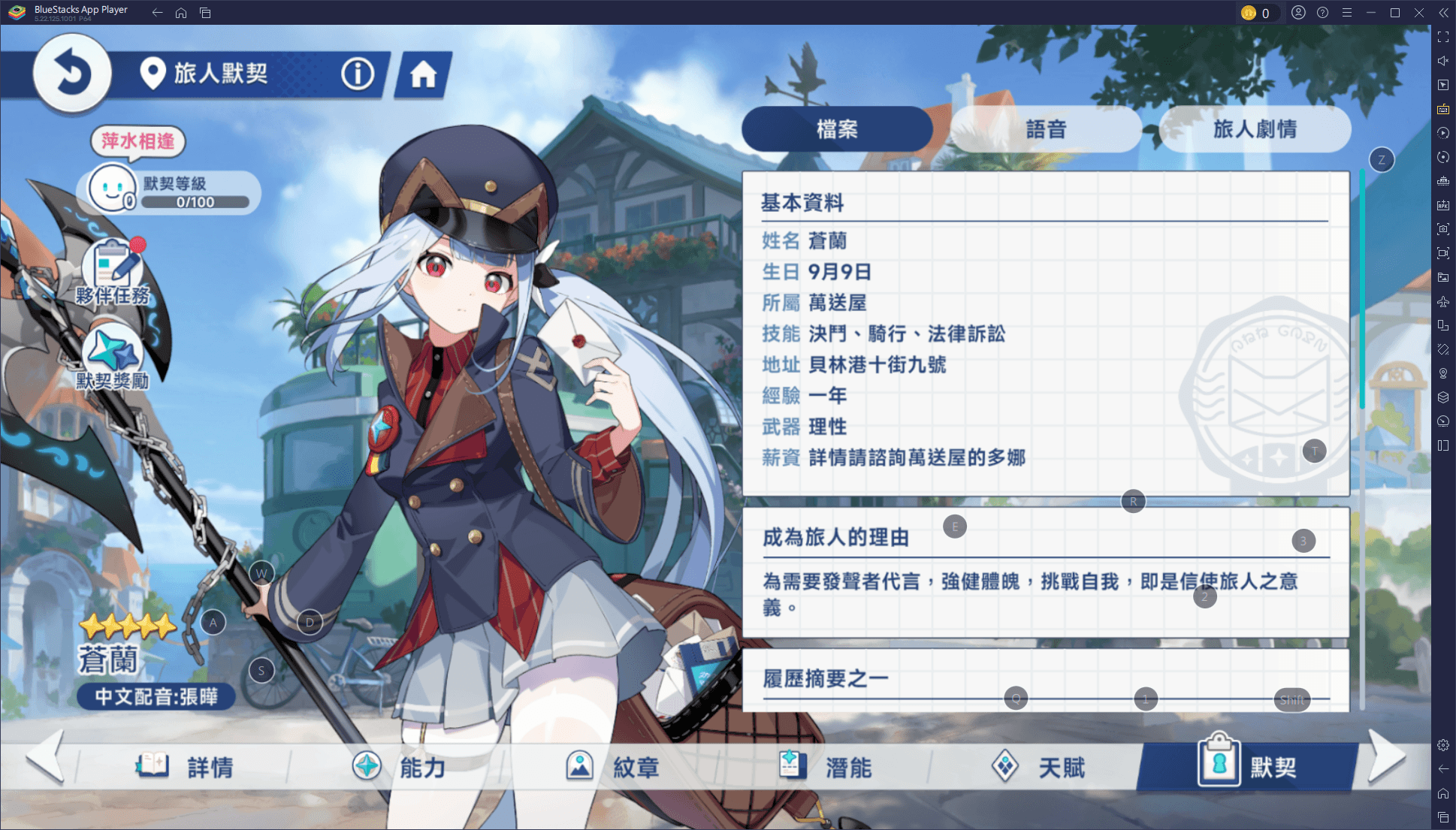This screenshot has height=830, width=1456.
Task: Toggle the shake/vibrate control in the sidebar
Action: tap(1442, 349)
